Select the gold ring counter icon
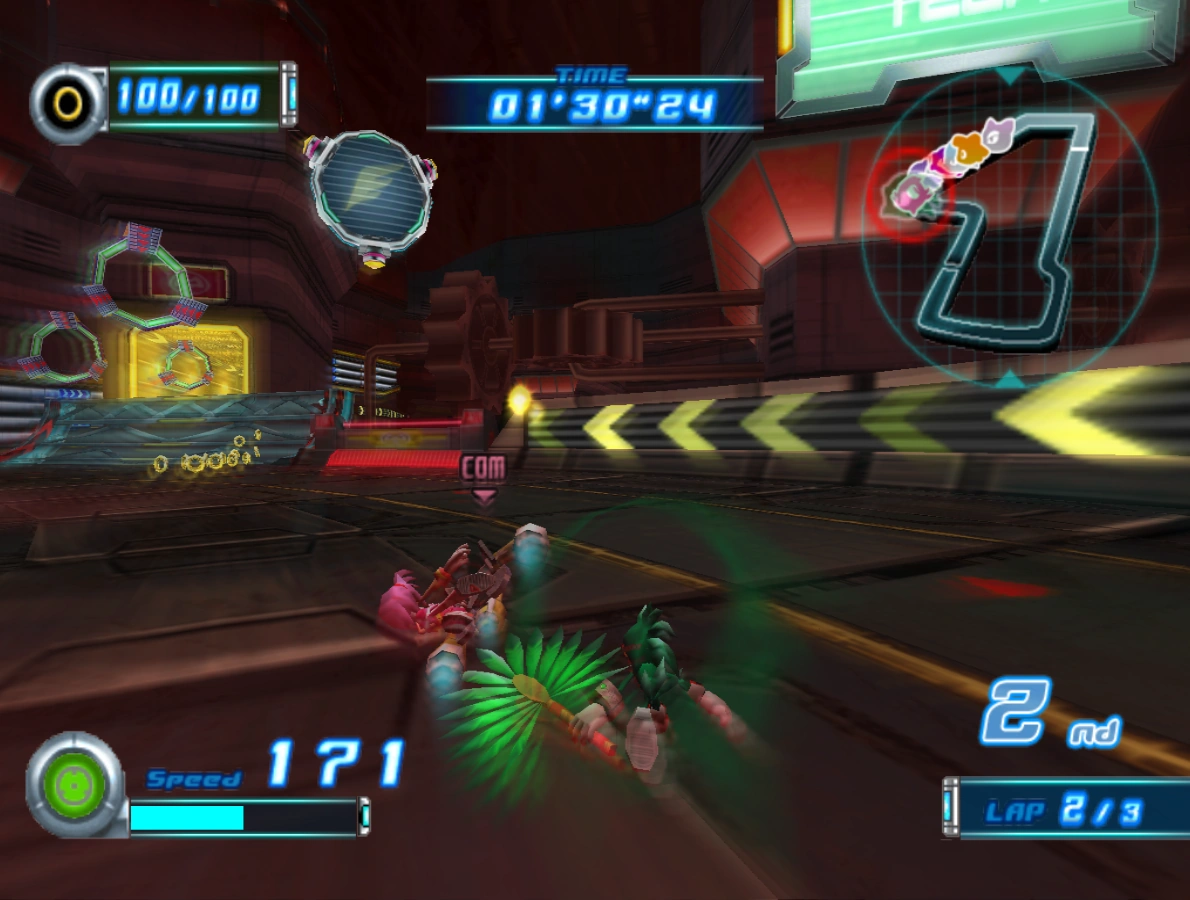Image resolution: width=1190 pixels, height=900 pixels. (68, 101)
